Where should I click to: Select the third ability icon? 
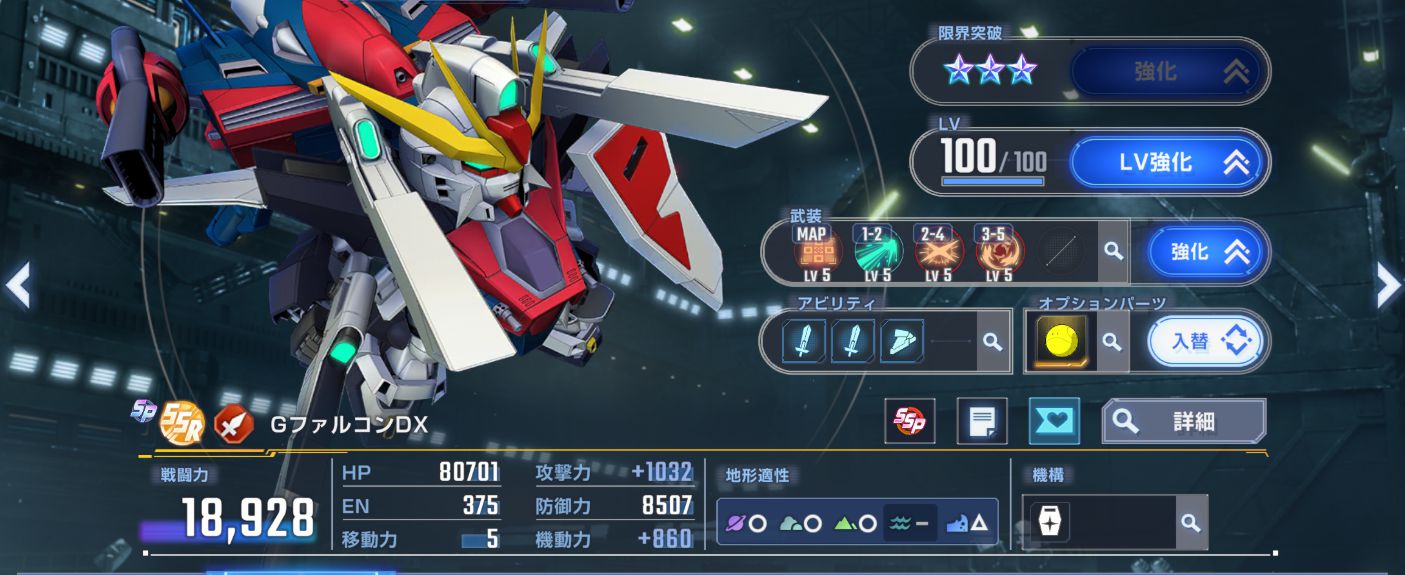pyautogui.click(x=901, y=342)
